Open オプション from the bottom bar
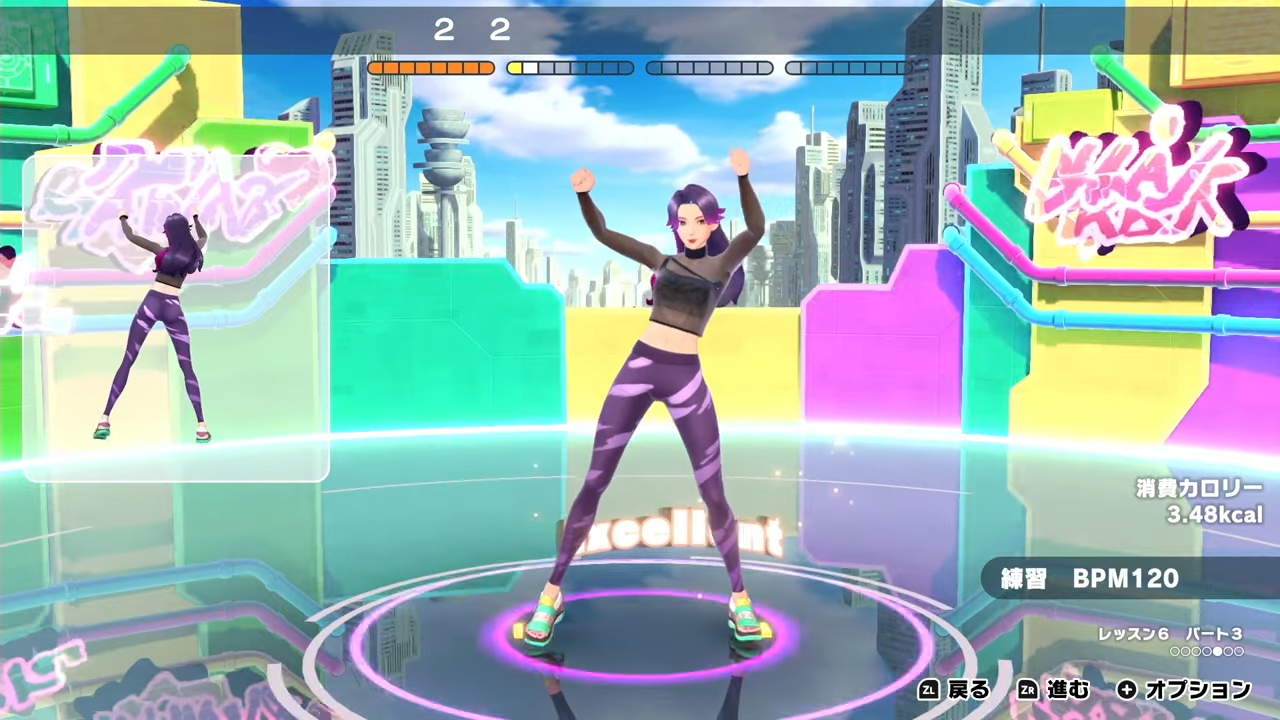 coord(1197,690)
